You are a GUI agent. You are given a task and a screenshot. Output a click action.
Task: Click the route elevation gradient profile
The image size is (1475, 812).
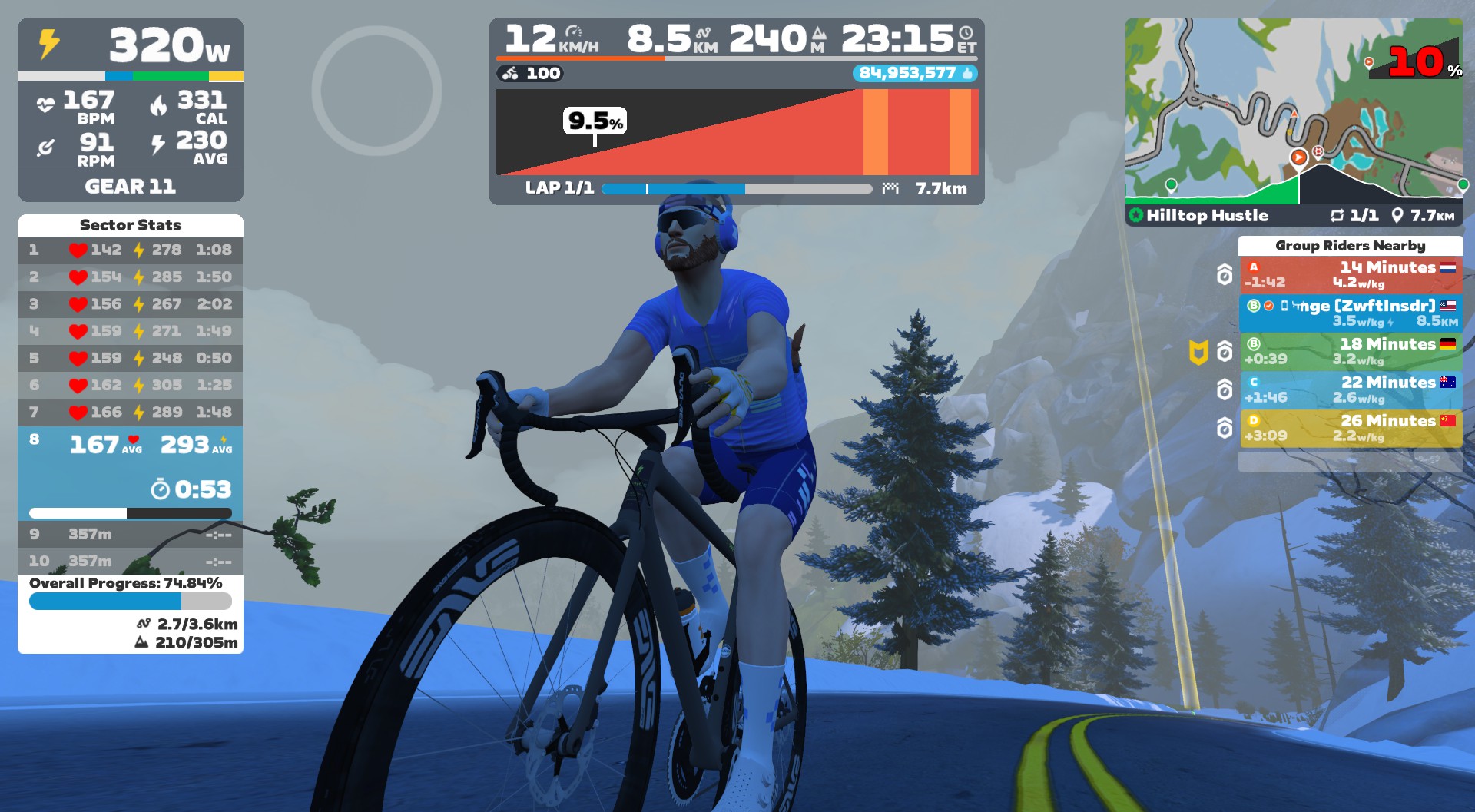pyautogui.click(x=736, y=132)
